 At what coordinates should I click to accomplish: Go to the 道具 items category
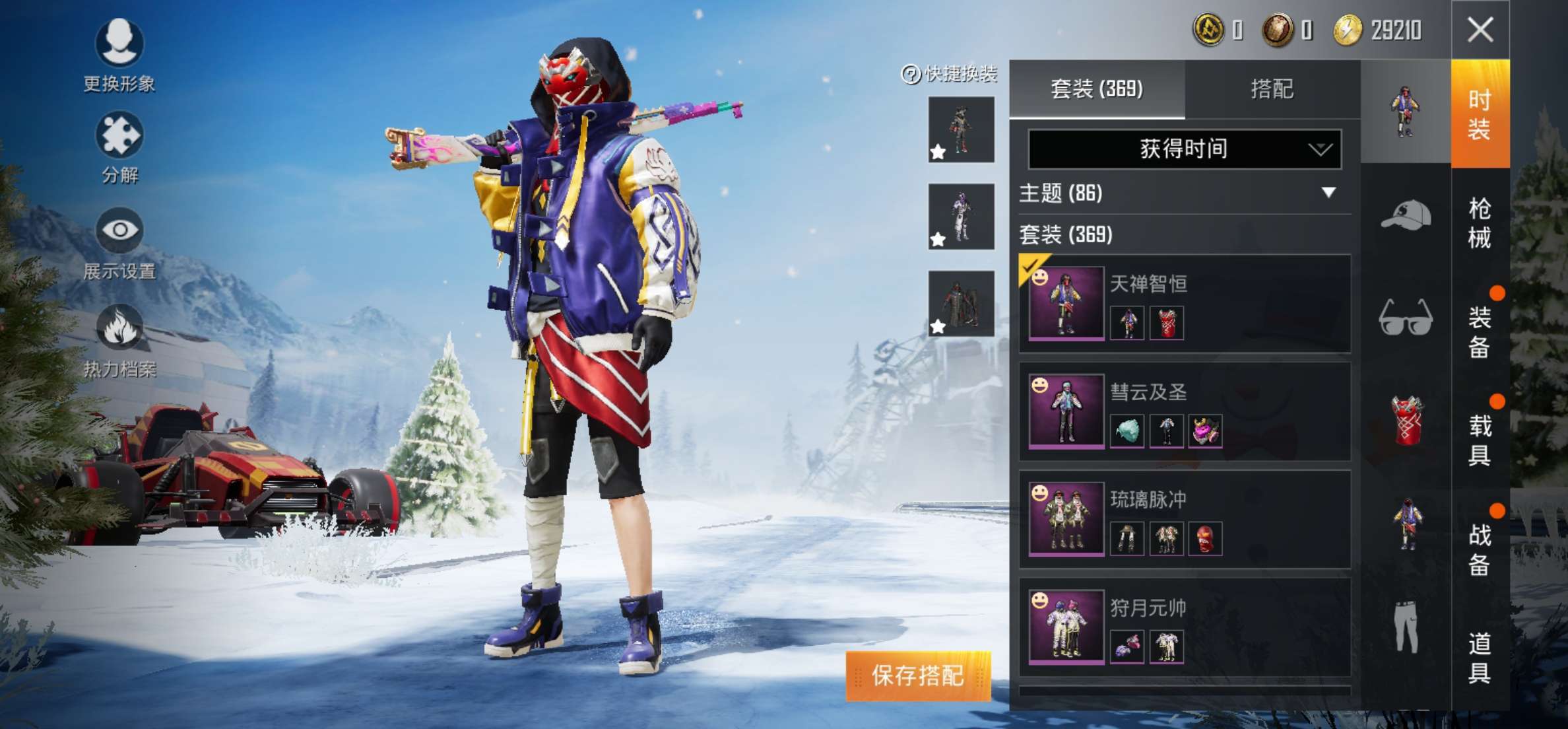(1480, 657)
